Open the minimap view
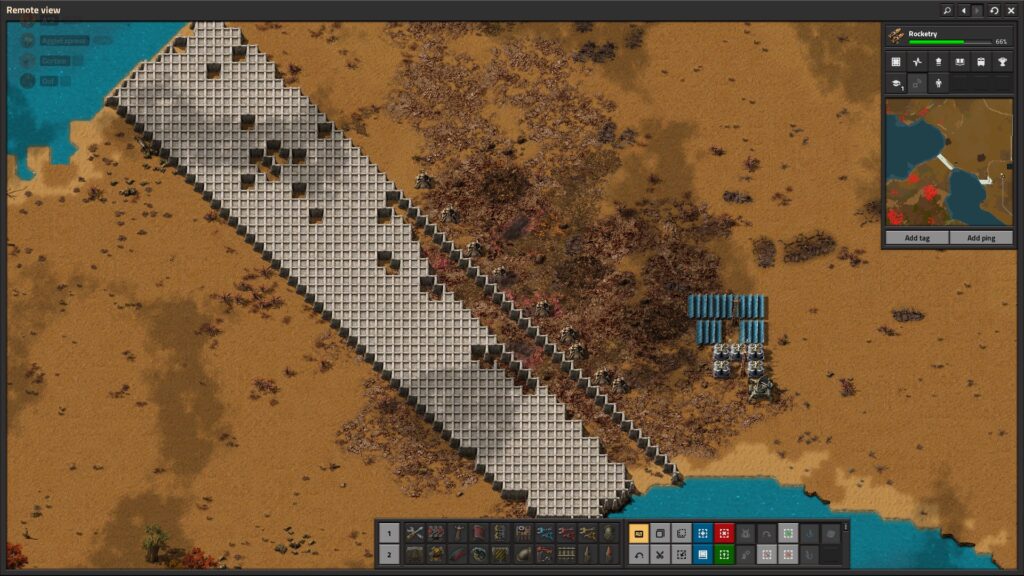Image resolution: width=1024 pixels, height=576 pixels. click(896, 62)
